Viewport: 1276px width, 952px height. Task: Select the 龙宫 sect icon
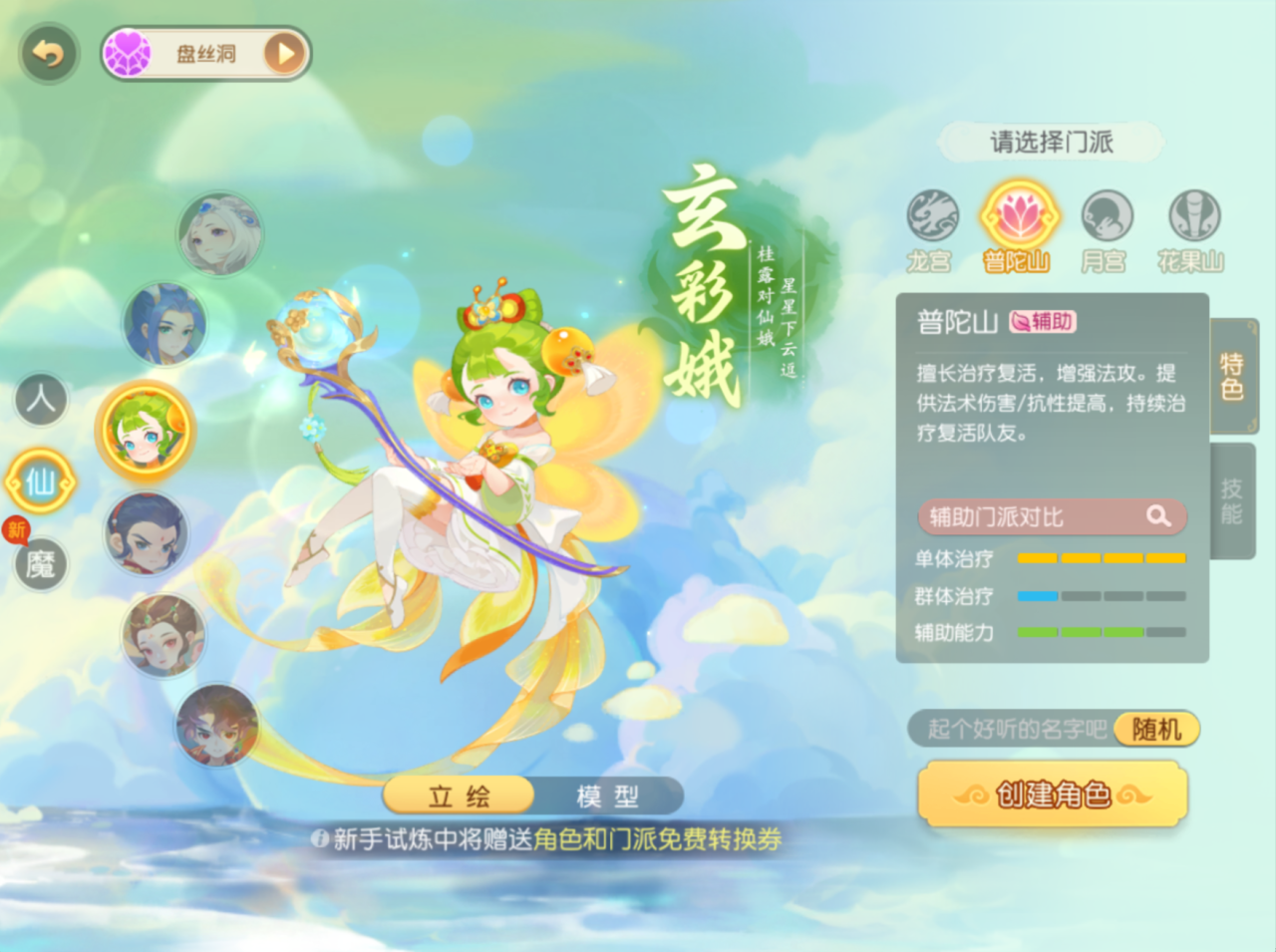[931, 216]
